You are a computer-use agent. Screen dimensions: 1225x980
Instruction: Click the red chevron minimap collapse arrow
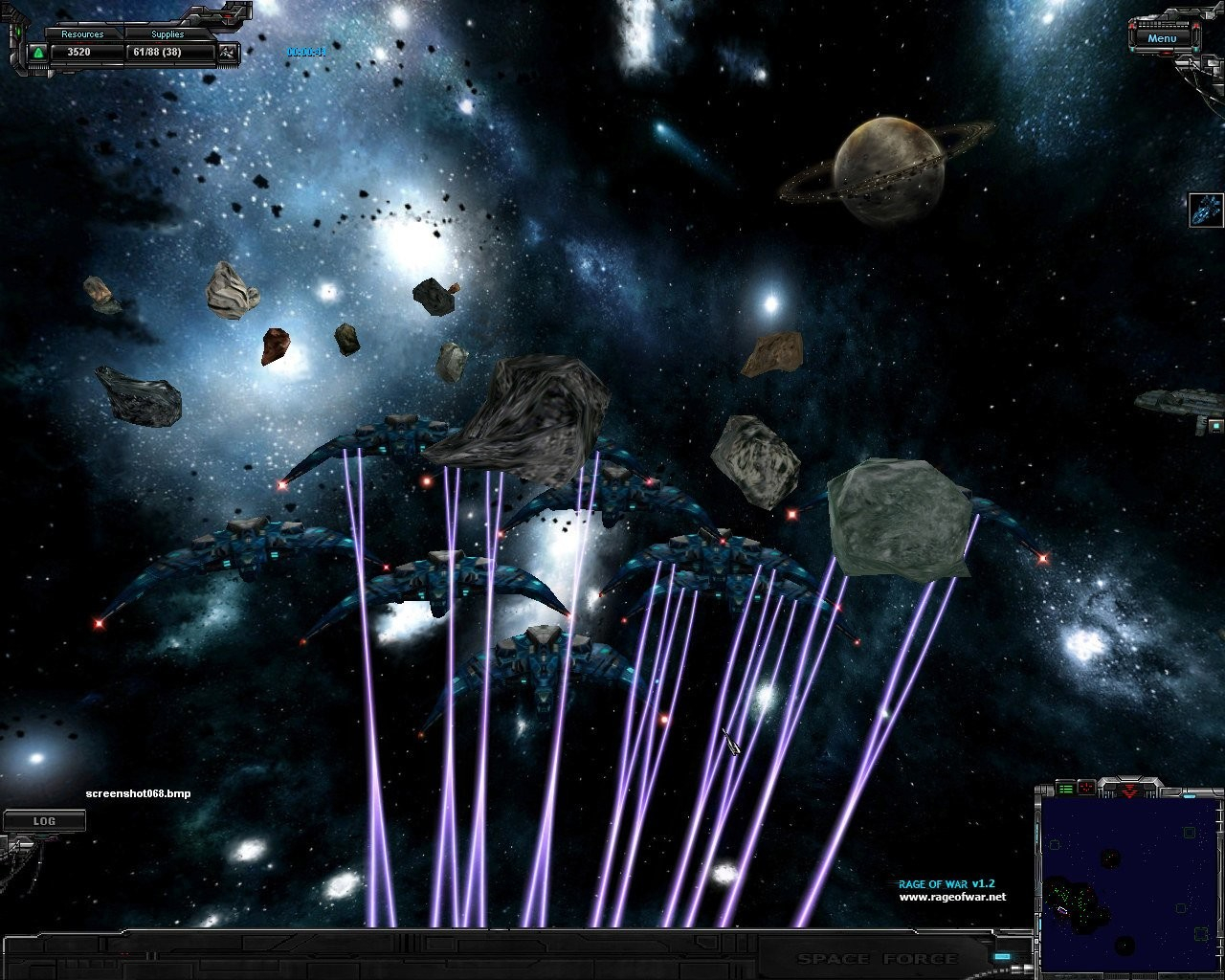[1130, 791]
